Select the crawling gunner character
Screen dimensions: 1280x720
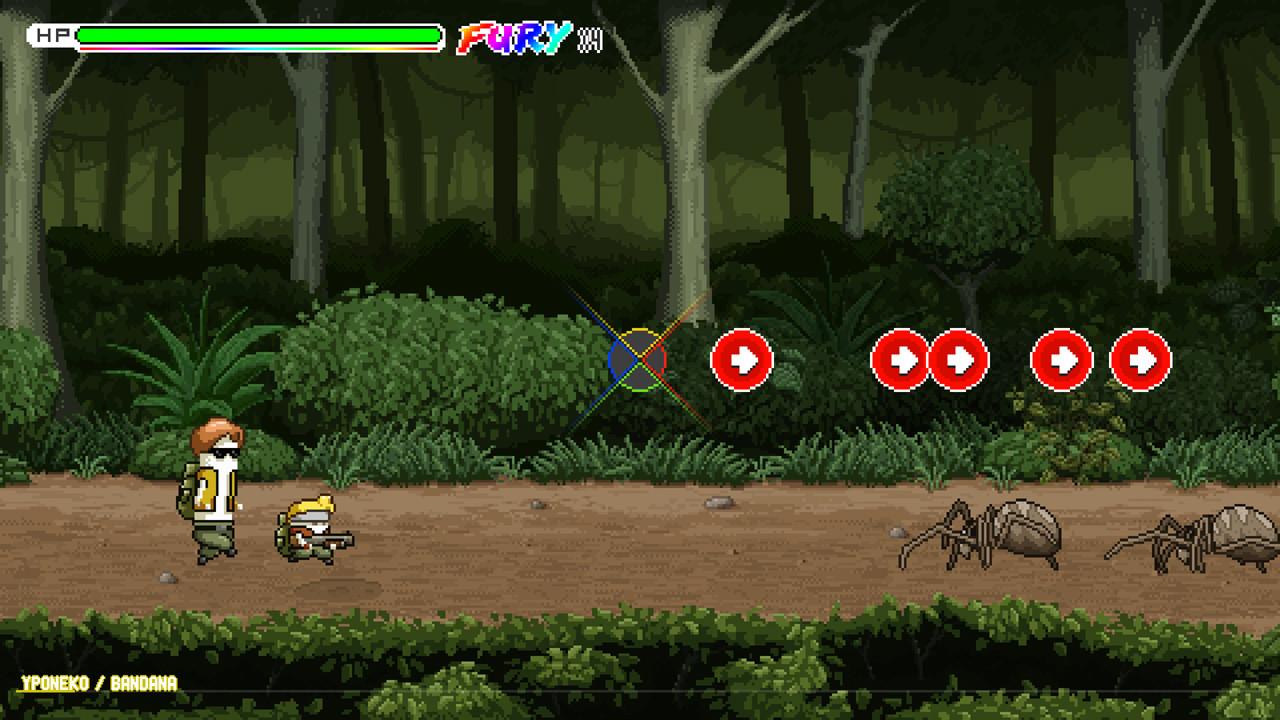click(310, 530)
